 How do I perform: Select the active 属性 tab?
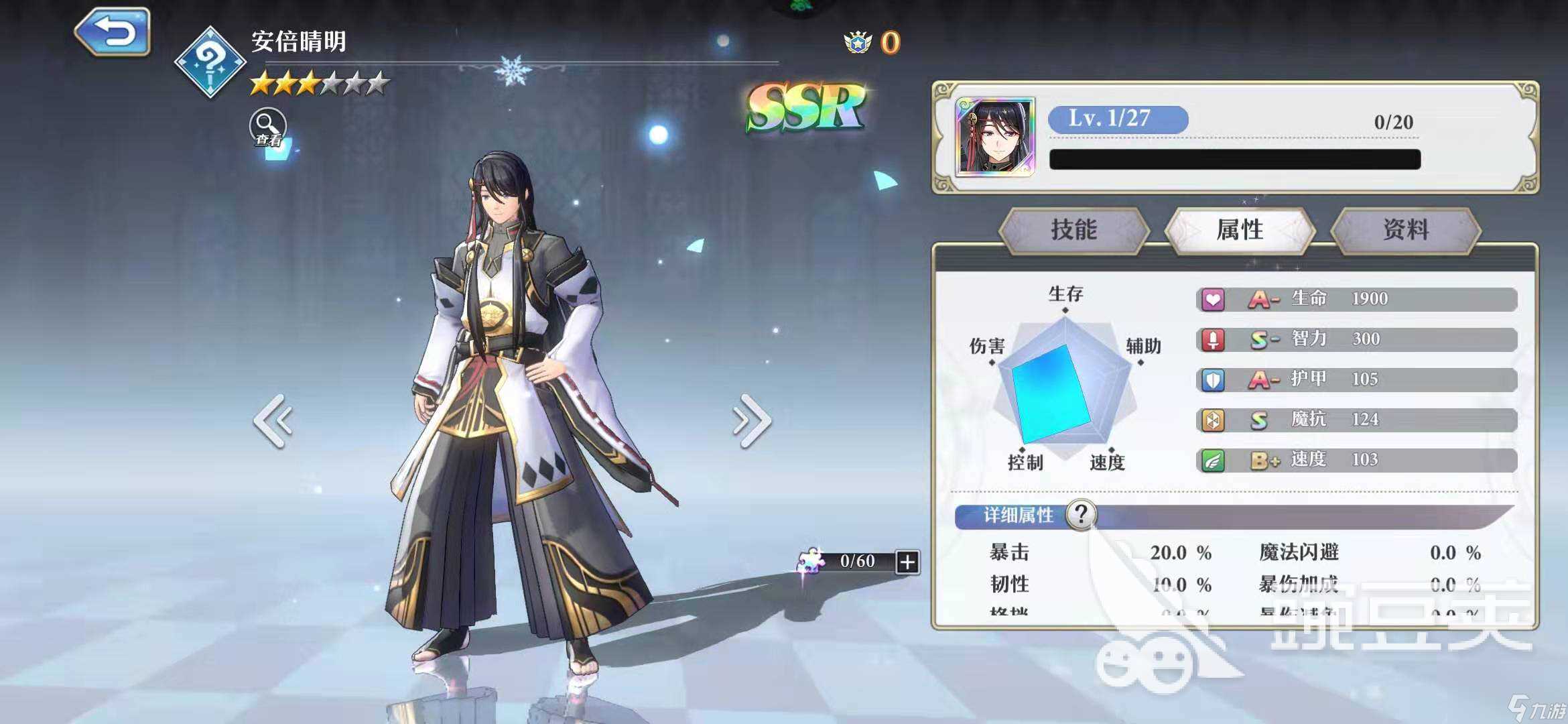click(1242, 229)
